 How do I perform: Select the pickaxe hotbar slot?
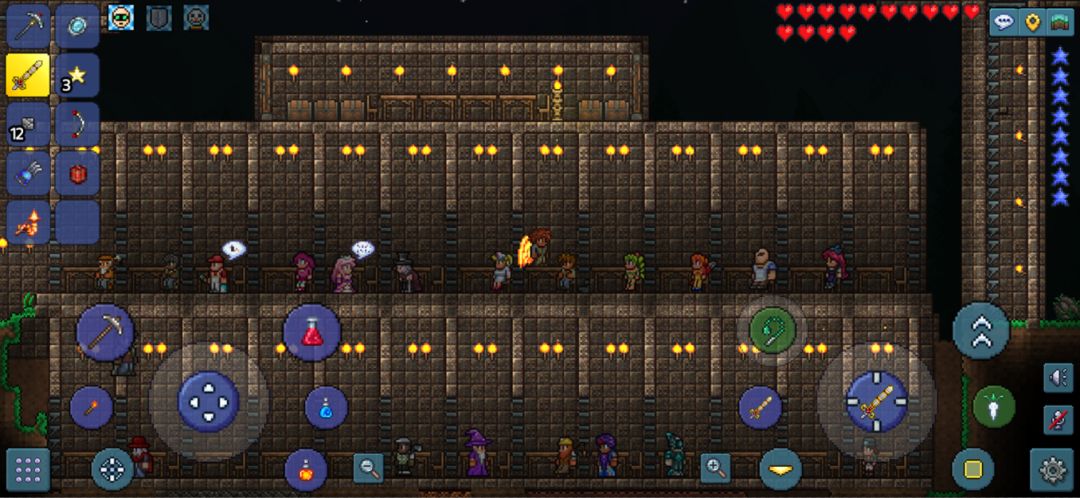point(28,26)
